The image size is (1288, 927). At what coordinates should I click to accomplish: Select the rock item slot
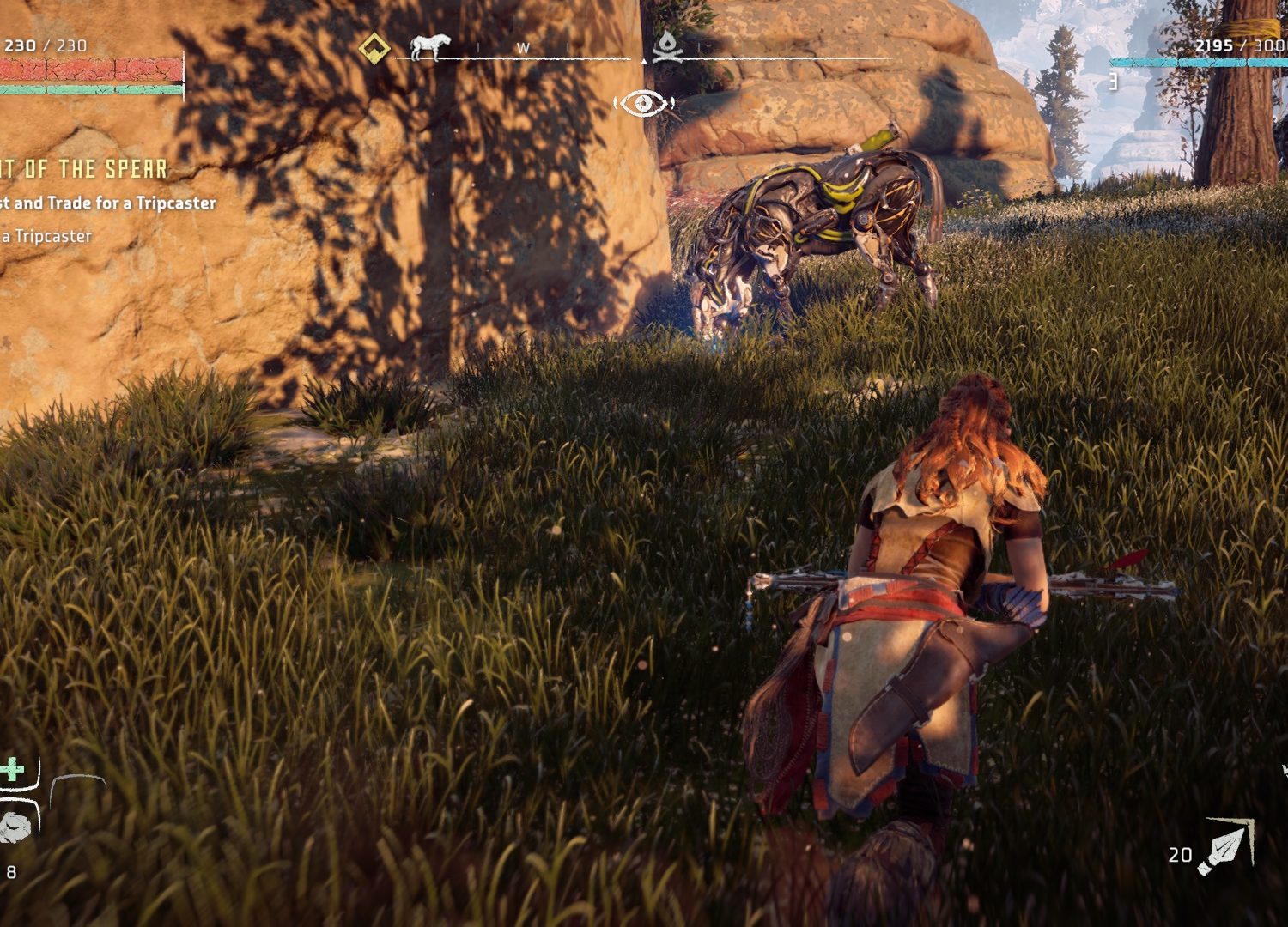pyautogui.click(x=15, y=826)
